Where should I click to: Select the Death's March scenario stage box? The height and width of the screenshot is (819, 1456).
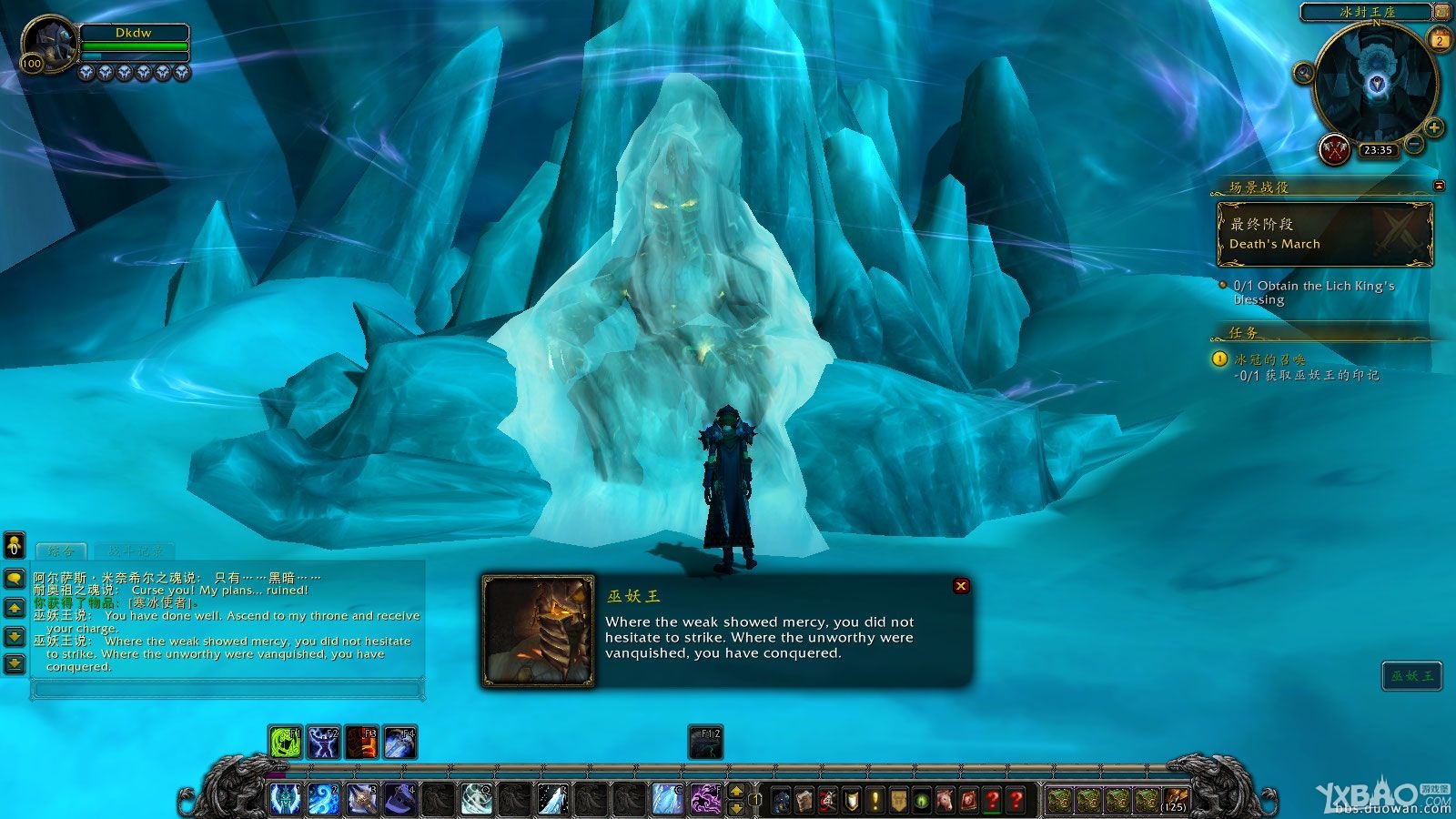click(1324, 234)
